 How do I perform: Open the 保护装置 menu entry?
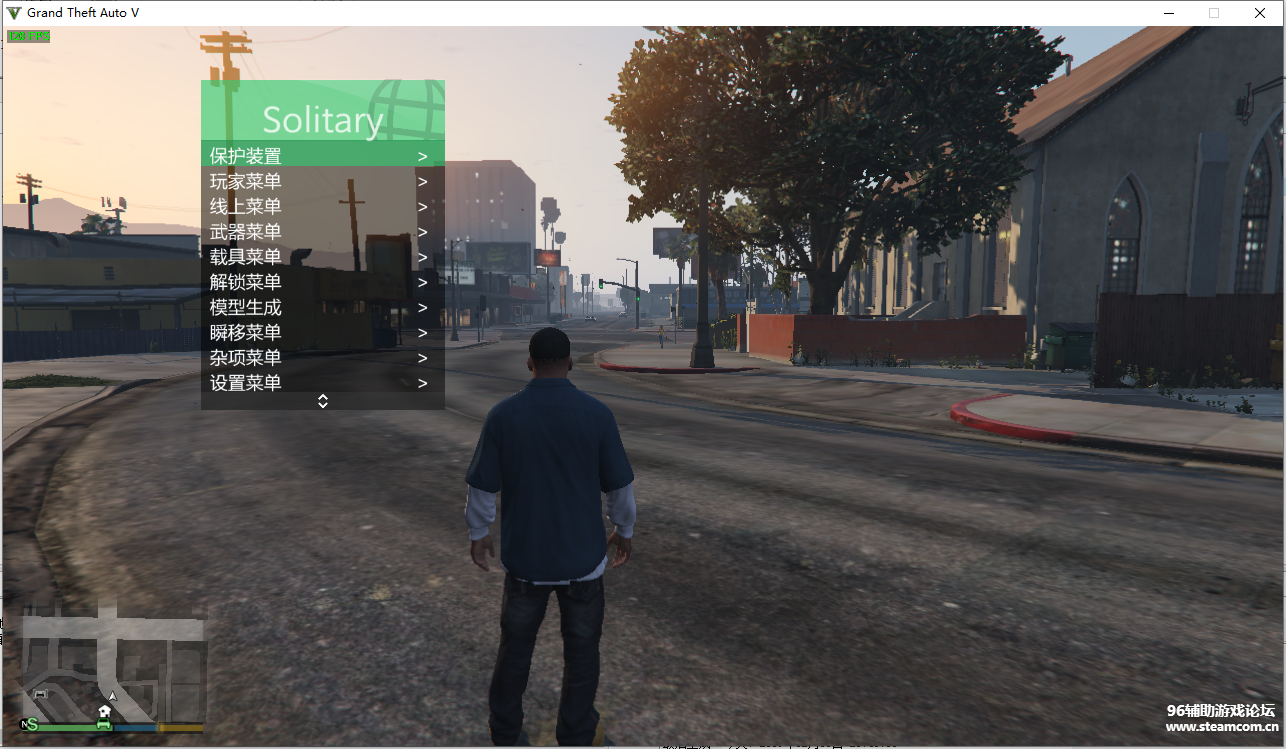pos(322,156)
